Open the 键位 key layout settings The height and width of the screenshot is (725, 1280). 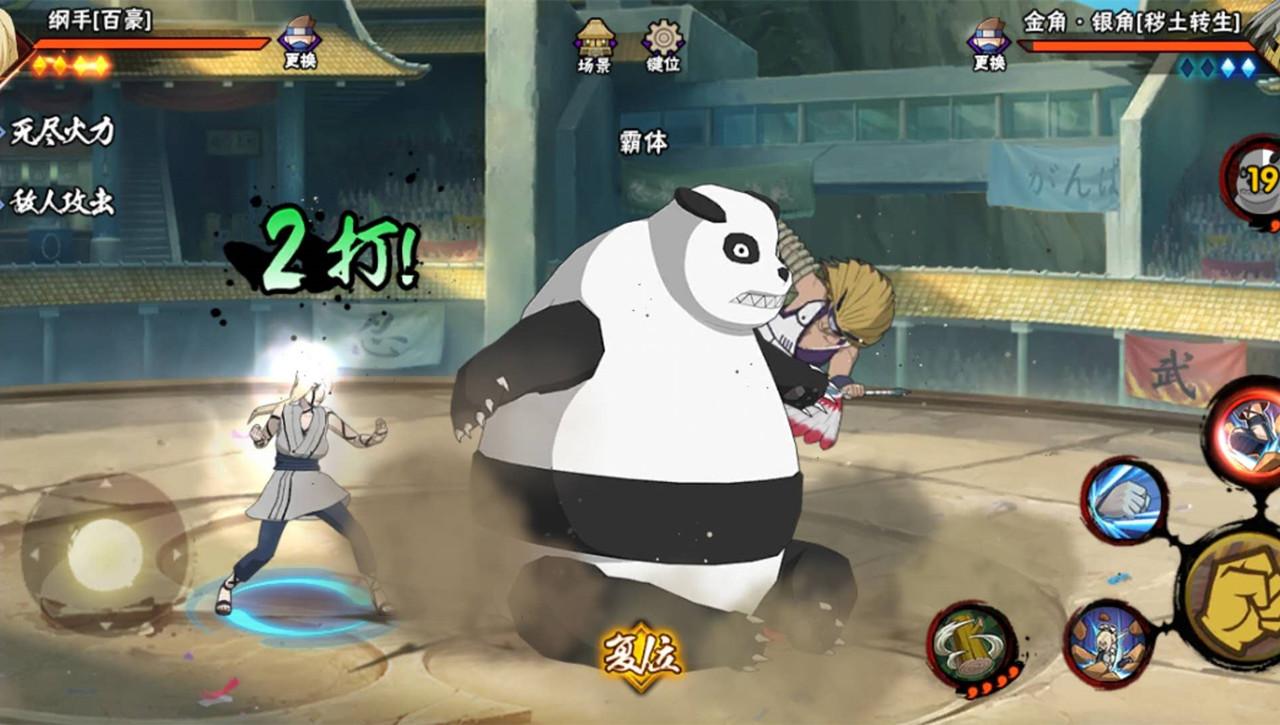click(x=663, y=46)
